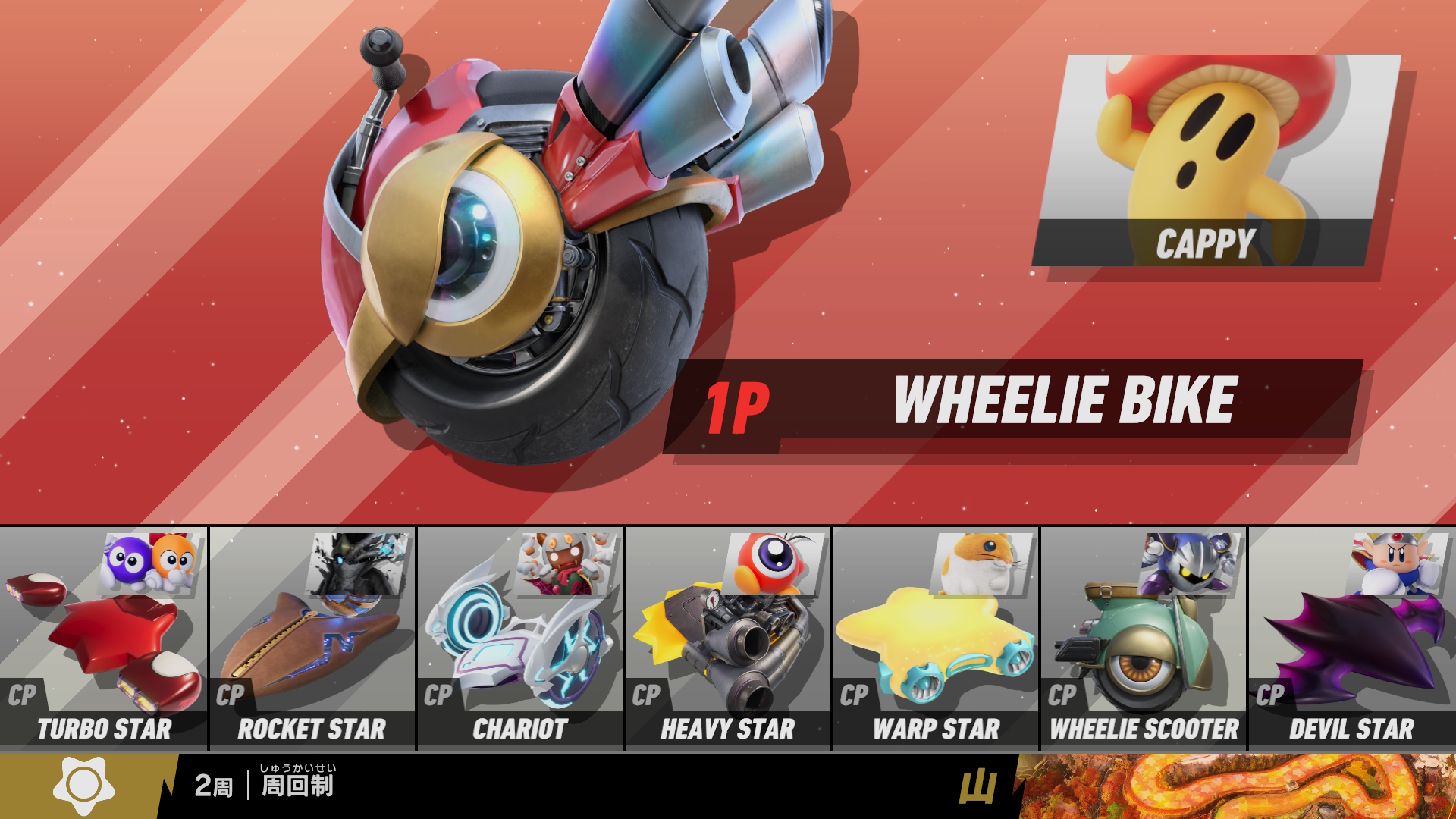1456x819 pixels.
Task: View the autumn mountain course thumbnail
Action: point(1236,786)
